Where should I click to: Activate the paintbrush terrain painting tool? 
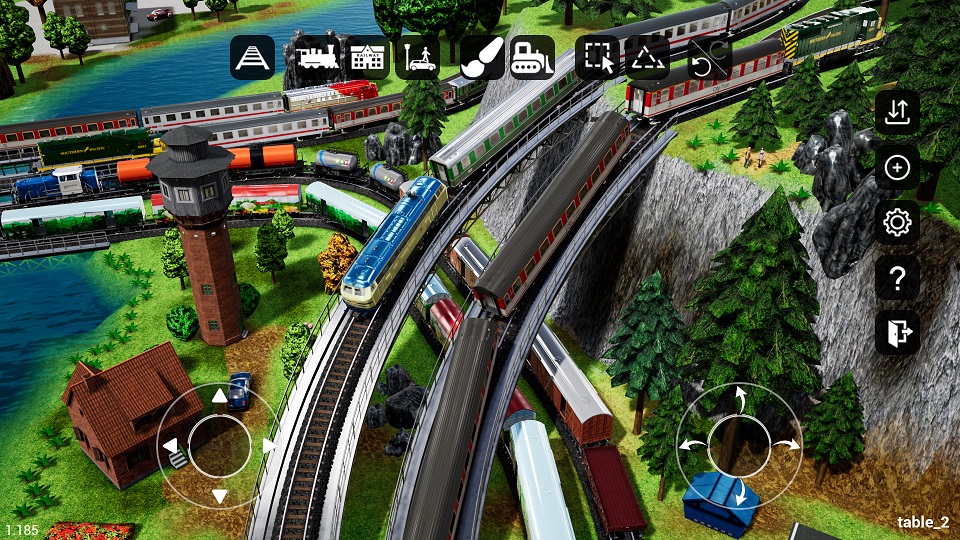(x=482, y=58)
